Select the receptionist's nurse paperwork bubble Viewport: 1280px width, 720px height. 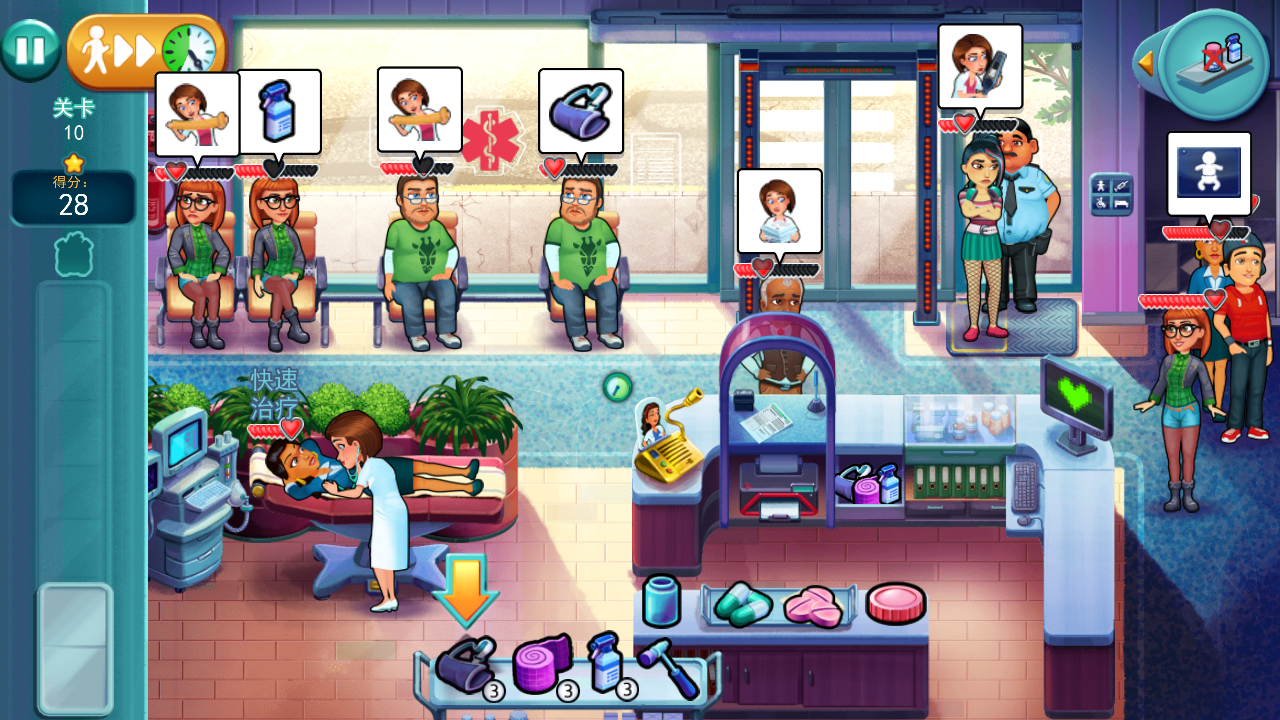[780, 210]
